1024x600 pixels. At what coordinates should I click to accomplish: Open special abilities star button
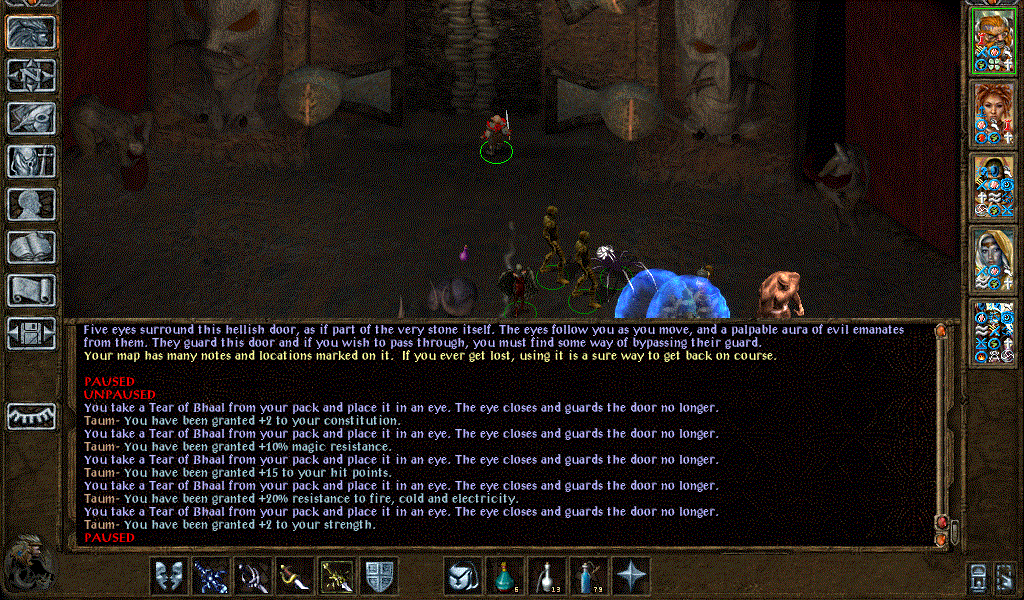point(631,576)
